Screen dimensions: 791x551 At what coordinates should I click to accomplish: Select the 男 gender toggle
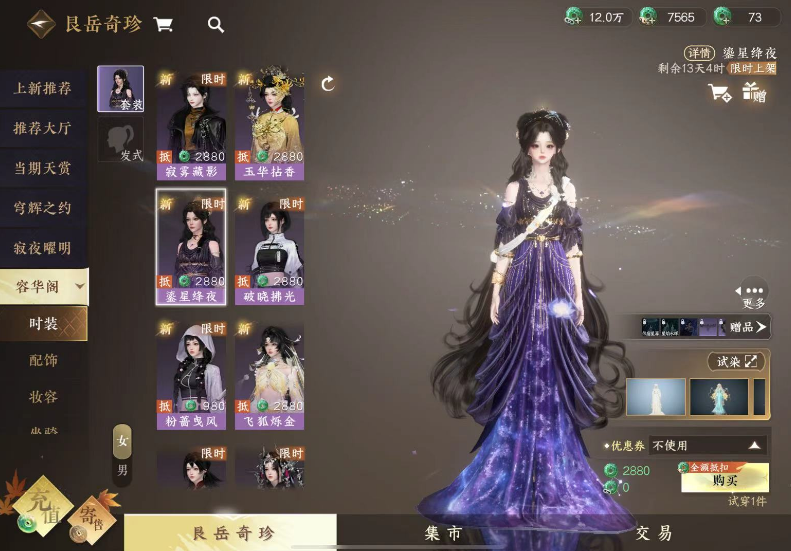point(122,469)
